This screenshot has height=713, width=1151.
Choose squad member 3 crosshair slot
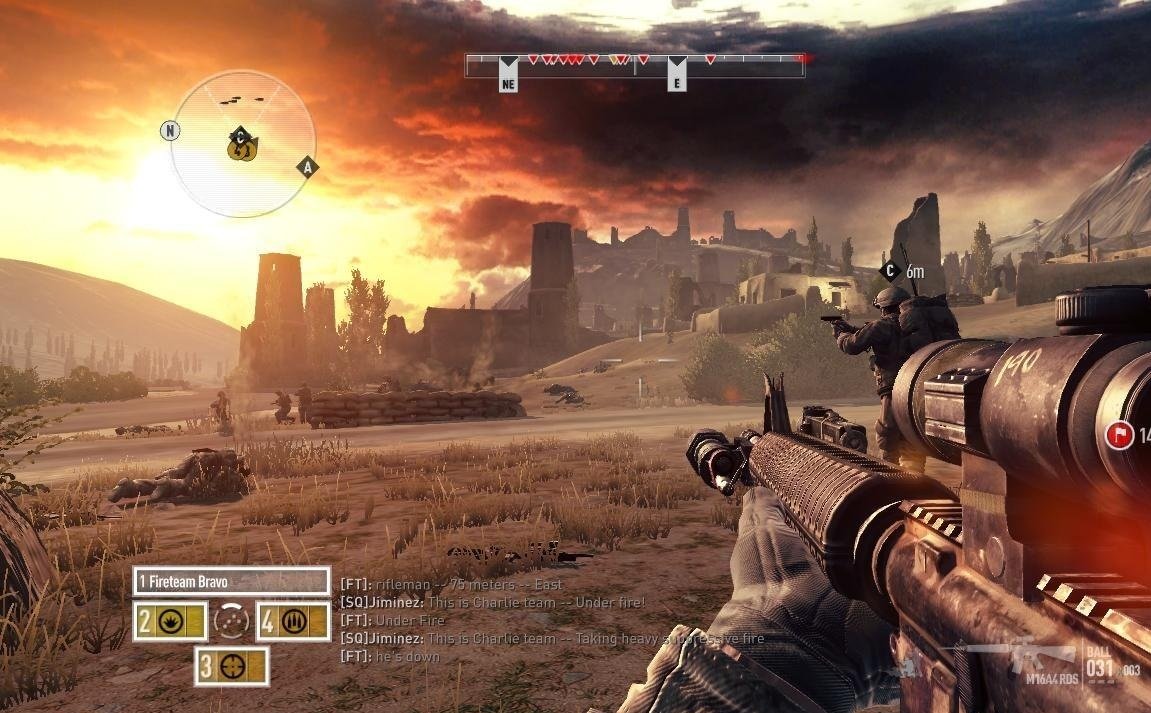pos(231,666)
